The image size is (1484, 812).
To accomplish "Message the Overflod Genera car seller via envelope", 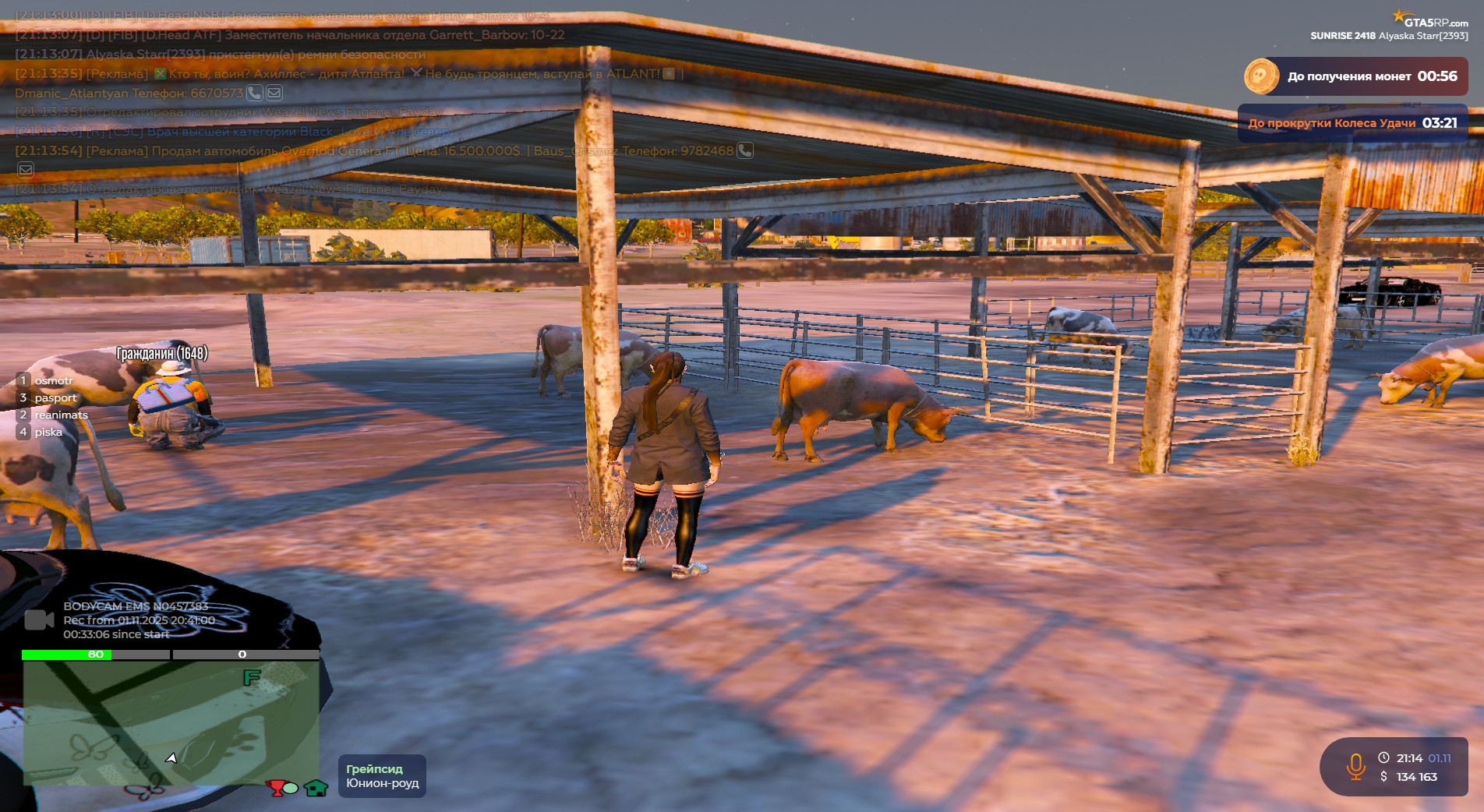I will tap(26, 170).
